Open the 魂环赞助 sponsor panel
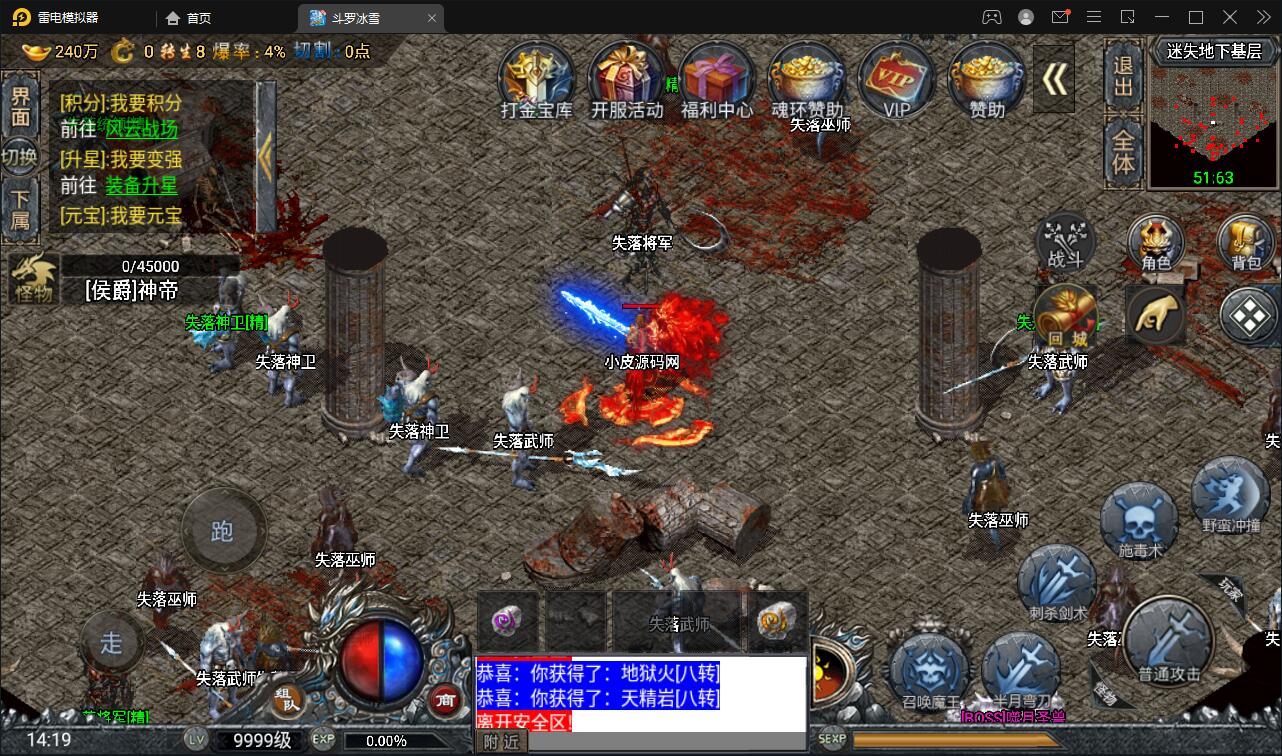 coord(807,80)
